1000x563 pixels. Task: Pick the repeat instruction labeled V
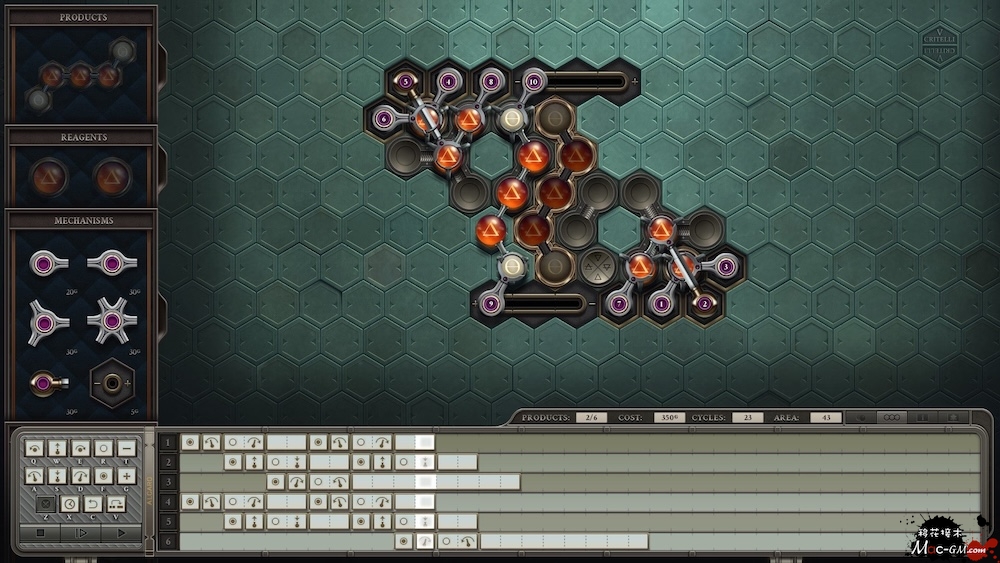(114, 503)
